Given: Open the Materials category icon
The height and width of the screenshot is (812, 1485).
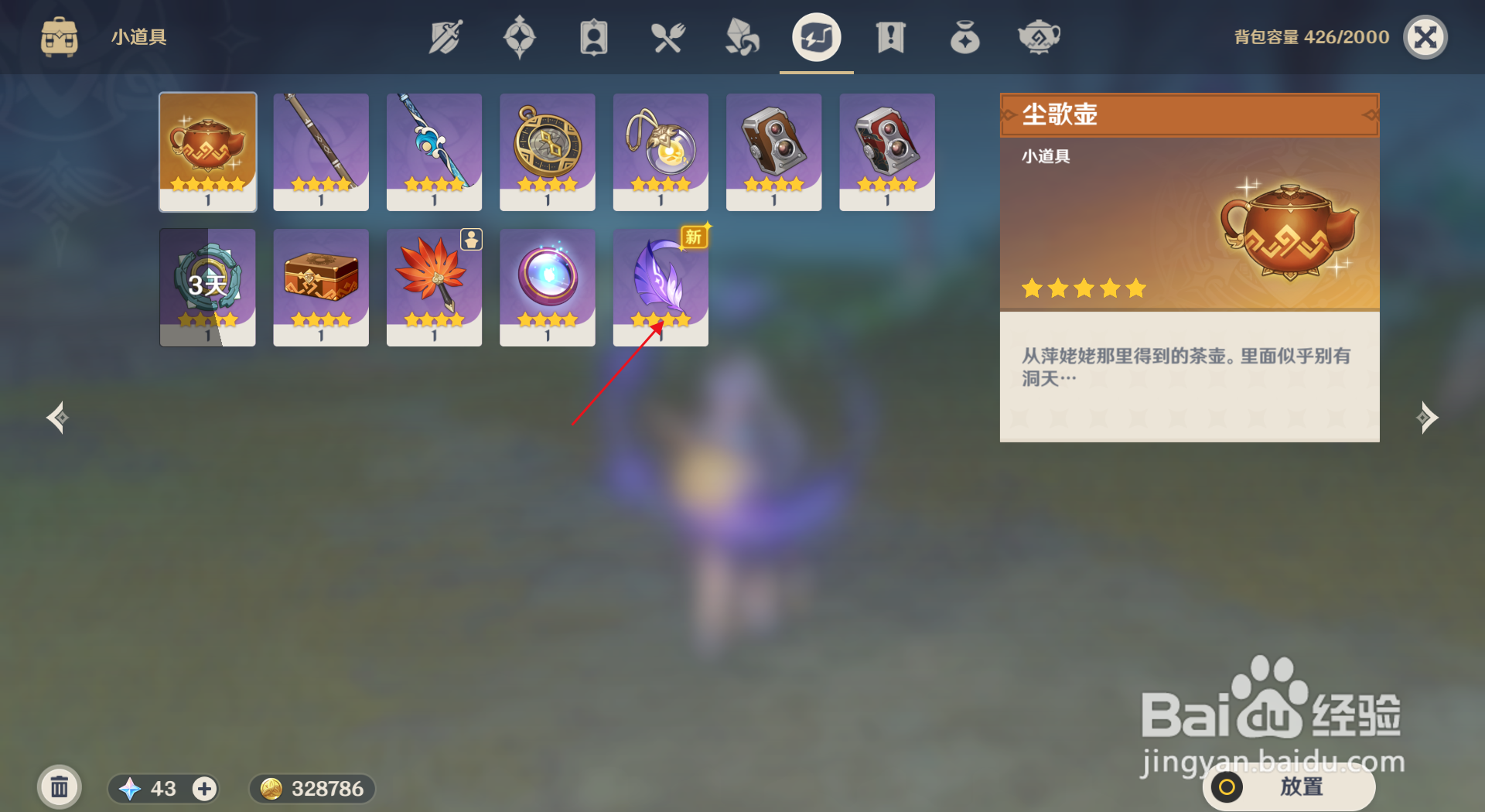Looking at the screenshot, I should (x=741, y=36).
